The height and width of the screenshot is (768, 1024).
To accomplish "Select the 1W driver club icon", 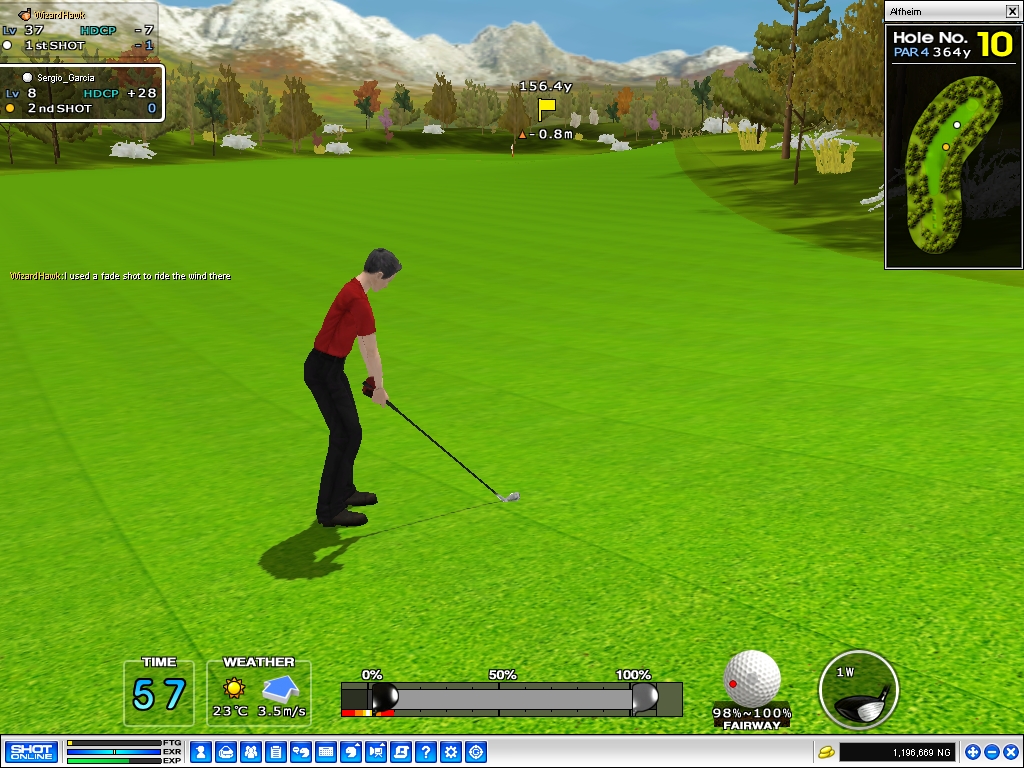I will pos(858,690).
